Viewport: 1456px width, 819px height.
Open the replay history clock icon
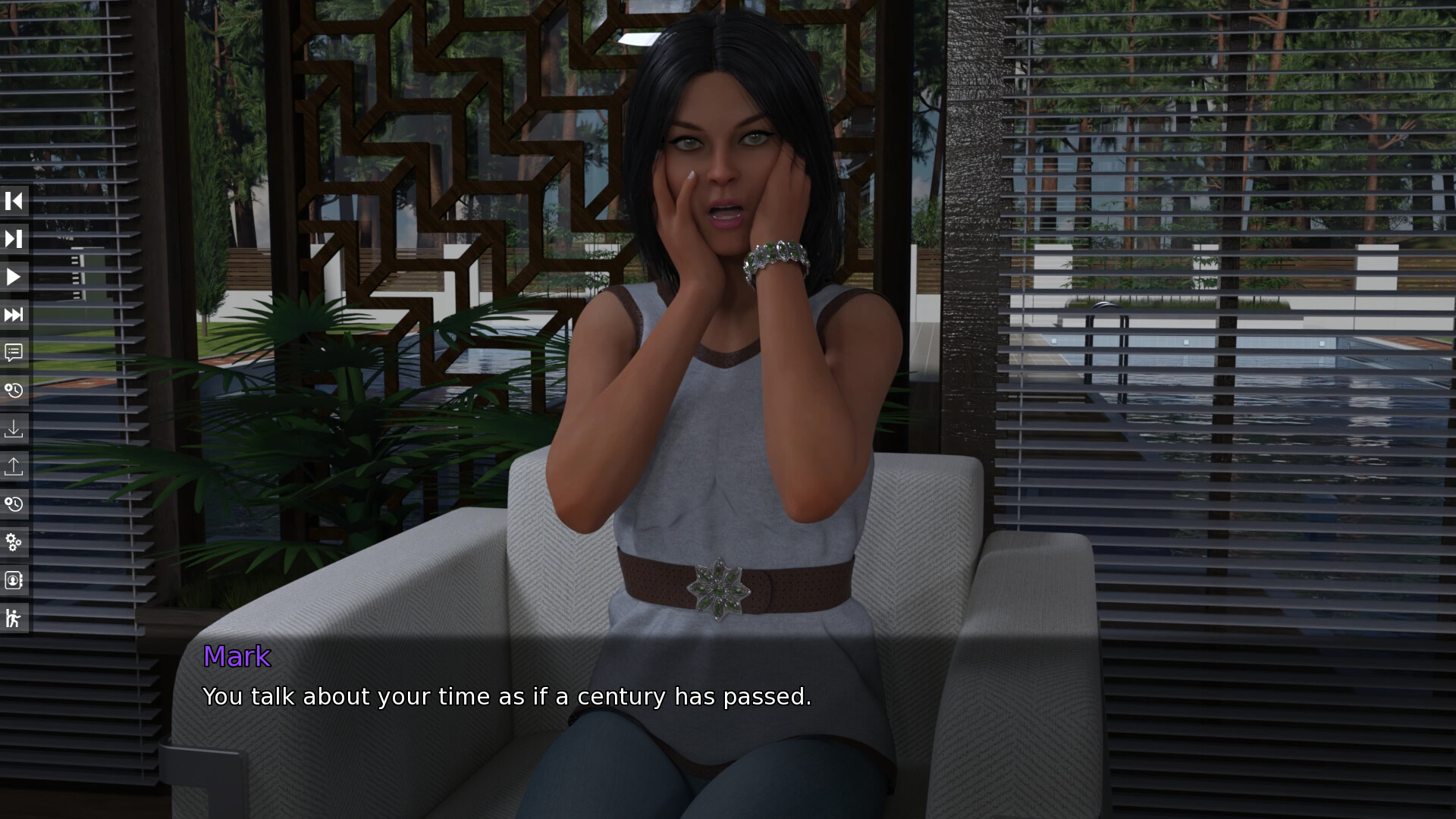coord(14,504)
